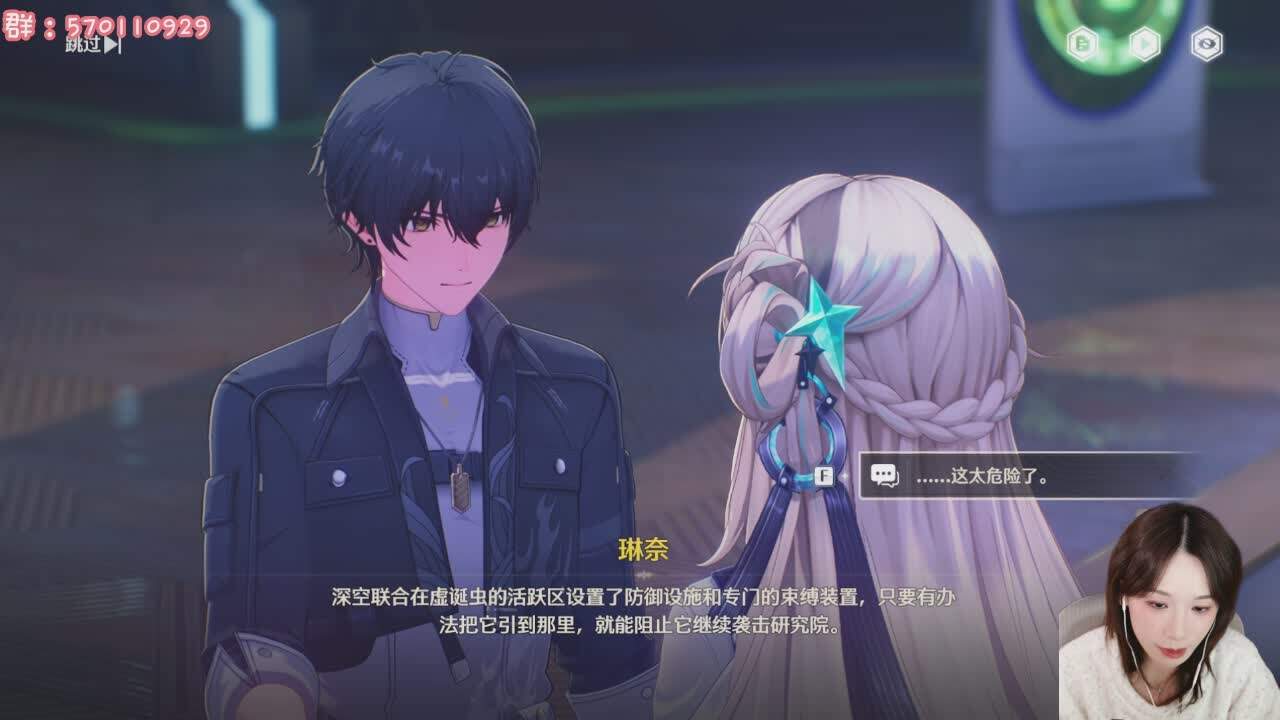Click the fast-forward arrow beside 跳过
This screenshot has height=720, width=1280.
(108, 45)
